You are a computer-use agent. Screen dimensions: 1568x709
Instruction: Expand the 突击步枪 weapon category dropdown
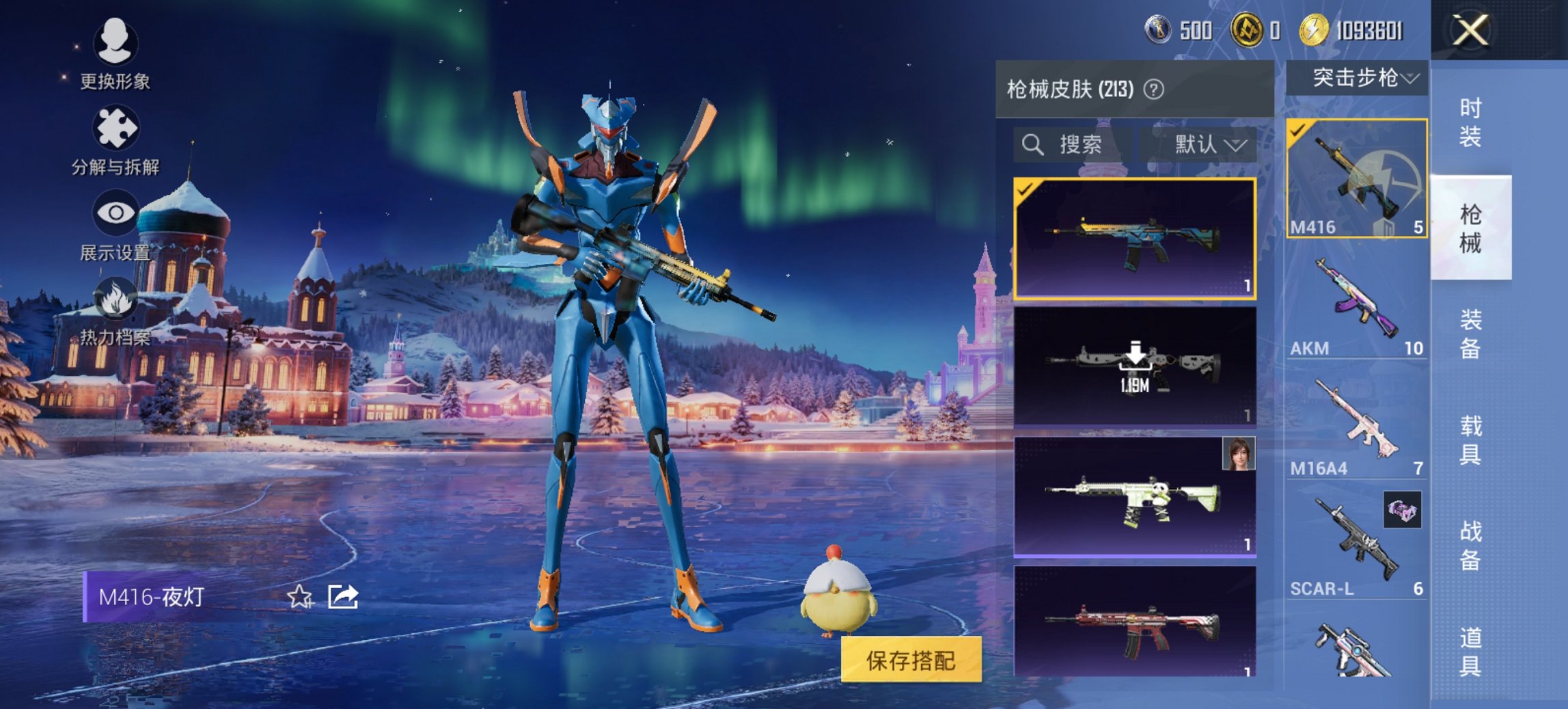coord(1356,77)
